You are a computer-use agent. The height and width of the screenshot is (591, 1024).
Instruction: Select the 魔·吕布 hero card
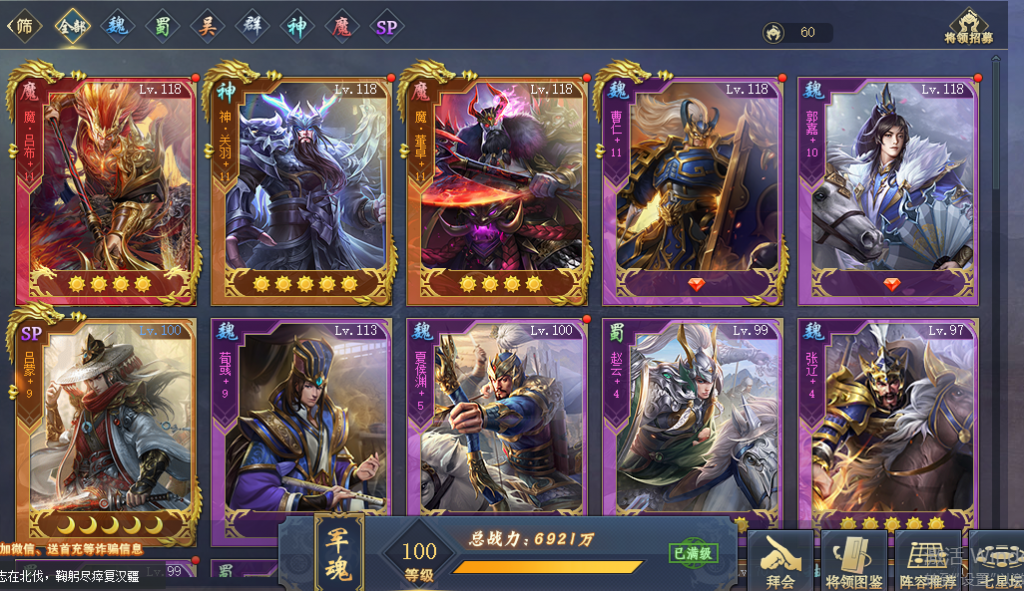point(106,185)
